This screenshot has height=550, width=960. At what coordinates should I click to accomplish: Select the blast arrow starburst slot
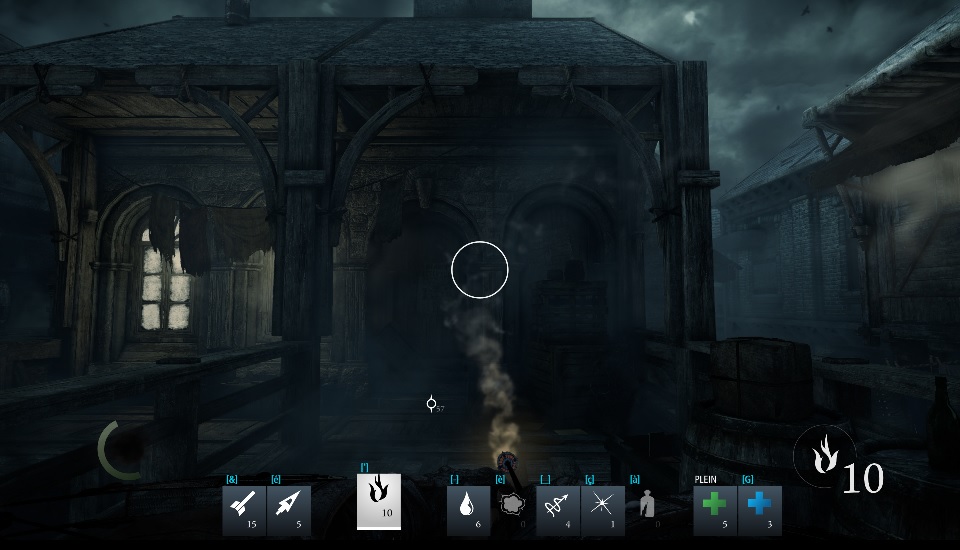tap(602, 510)
